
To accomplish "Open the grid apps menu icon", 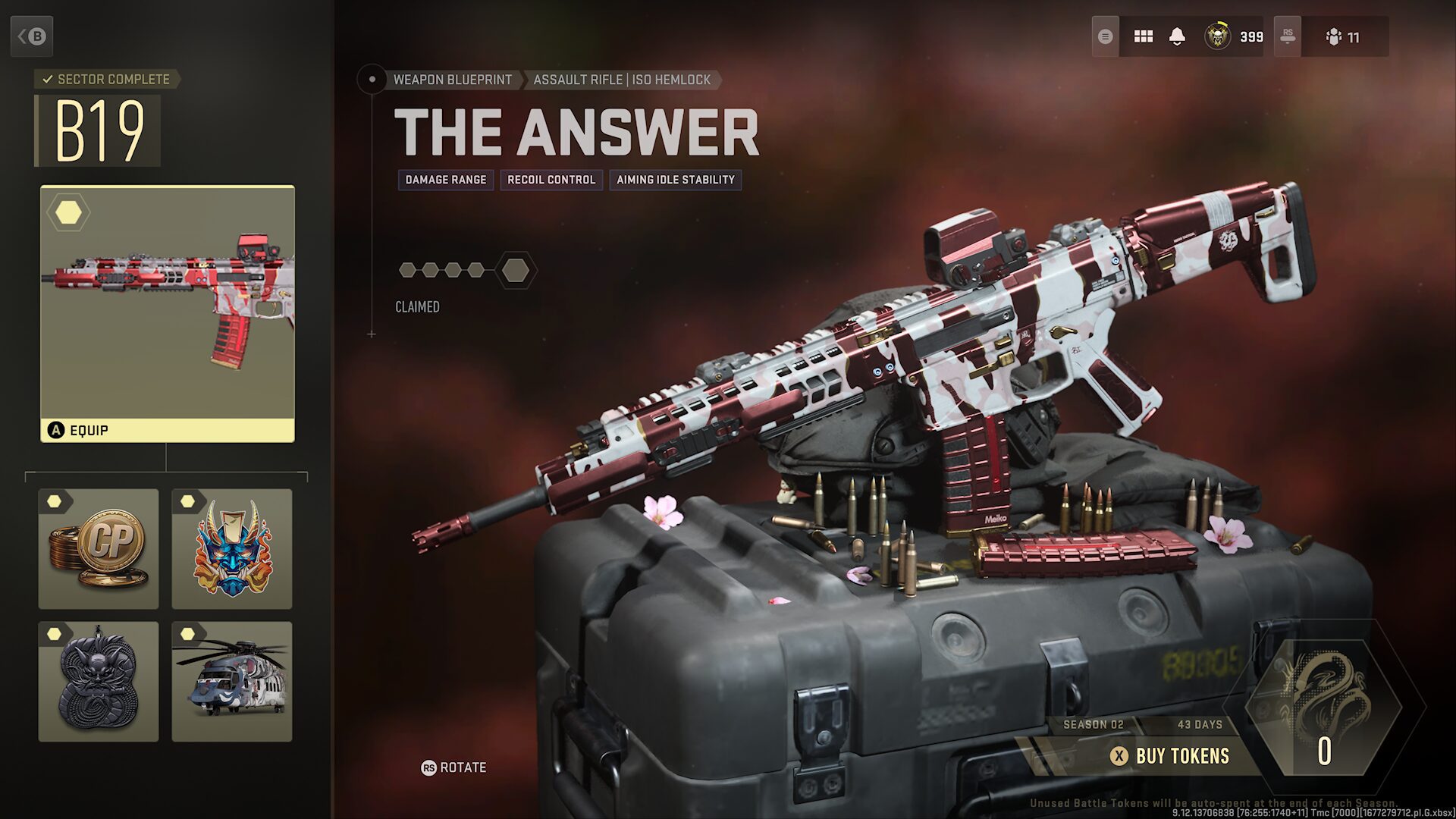I will point(1143,36).
